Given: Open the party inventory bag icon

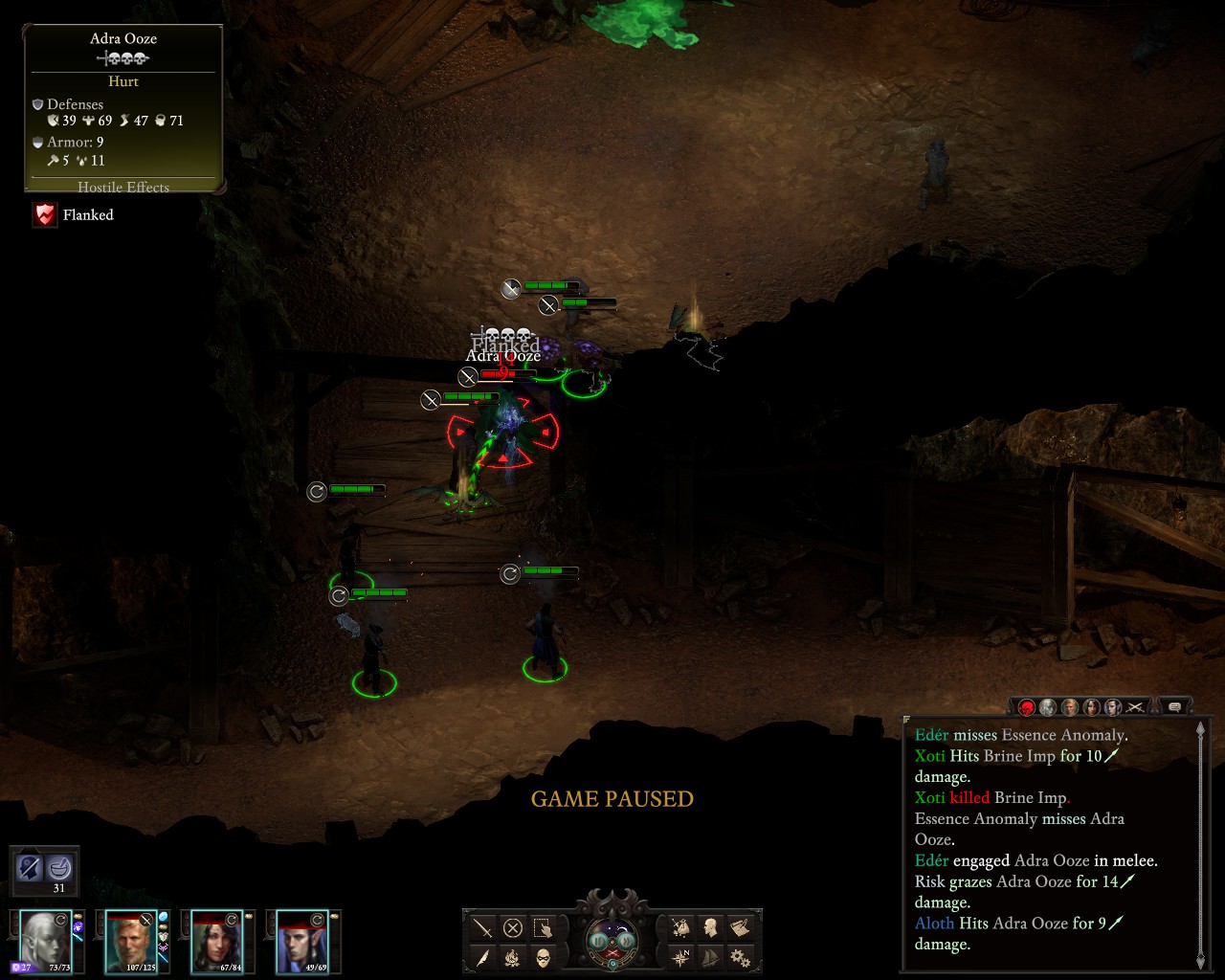Looking at the screenshot, I should (680, 927).
